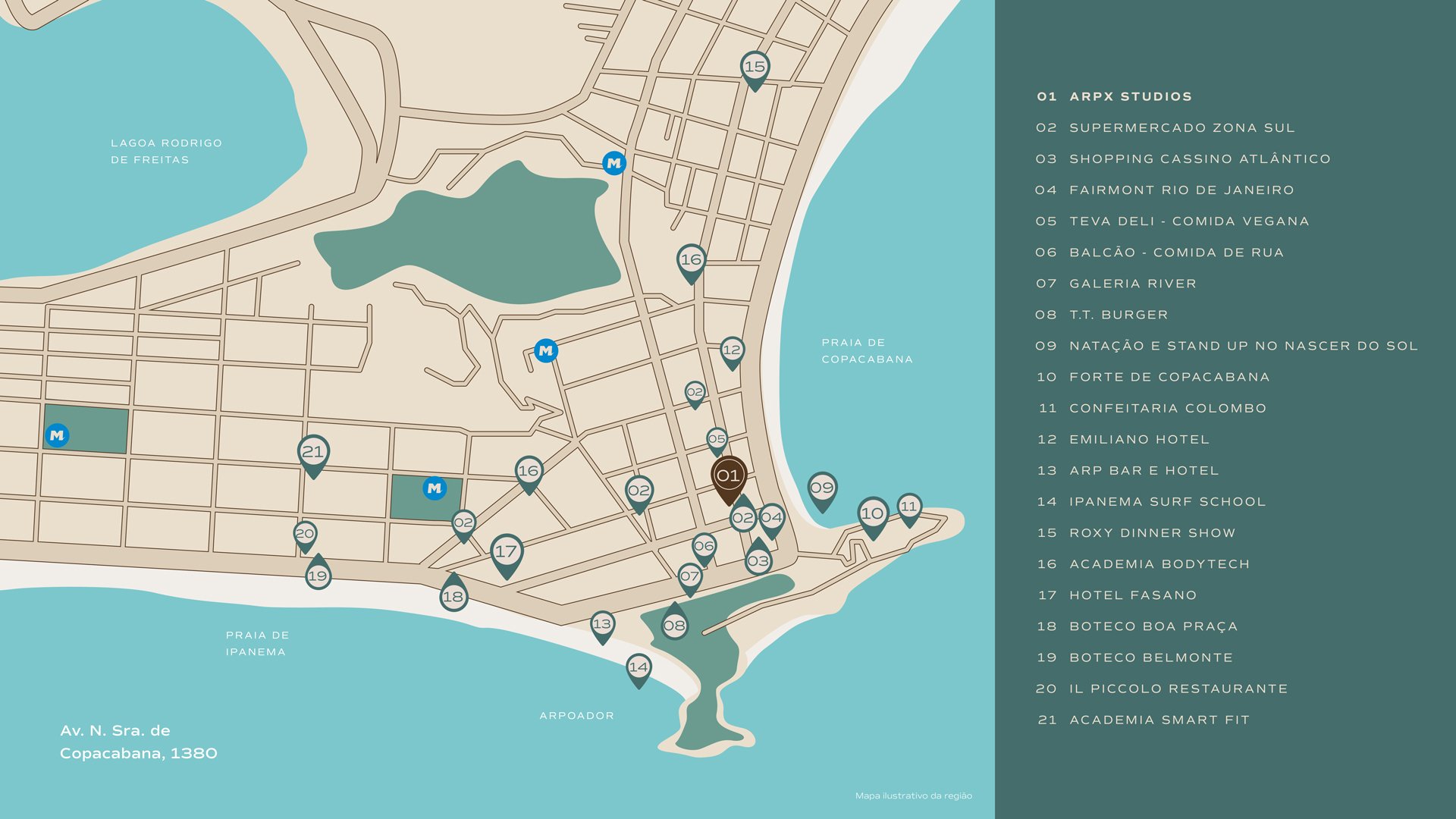1456x819 pixels.
Task: Select the number 10 map marker
Action: click(872, 514)
